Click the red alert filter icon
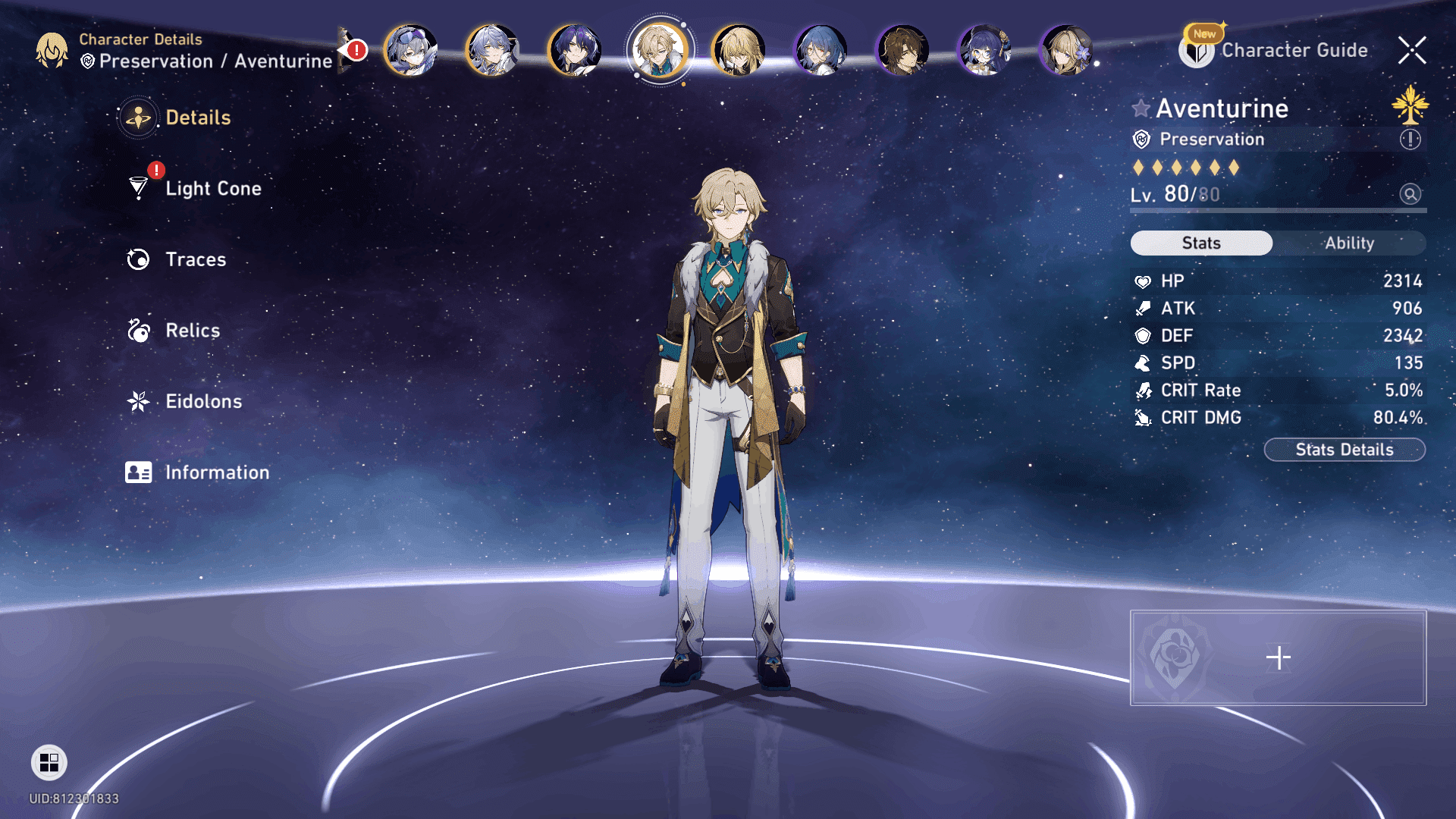This screenshot has height=819, width=1456. 354,51
